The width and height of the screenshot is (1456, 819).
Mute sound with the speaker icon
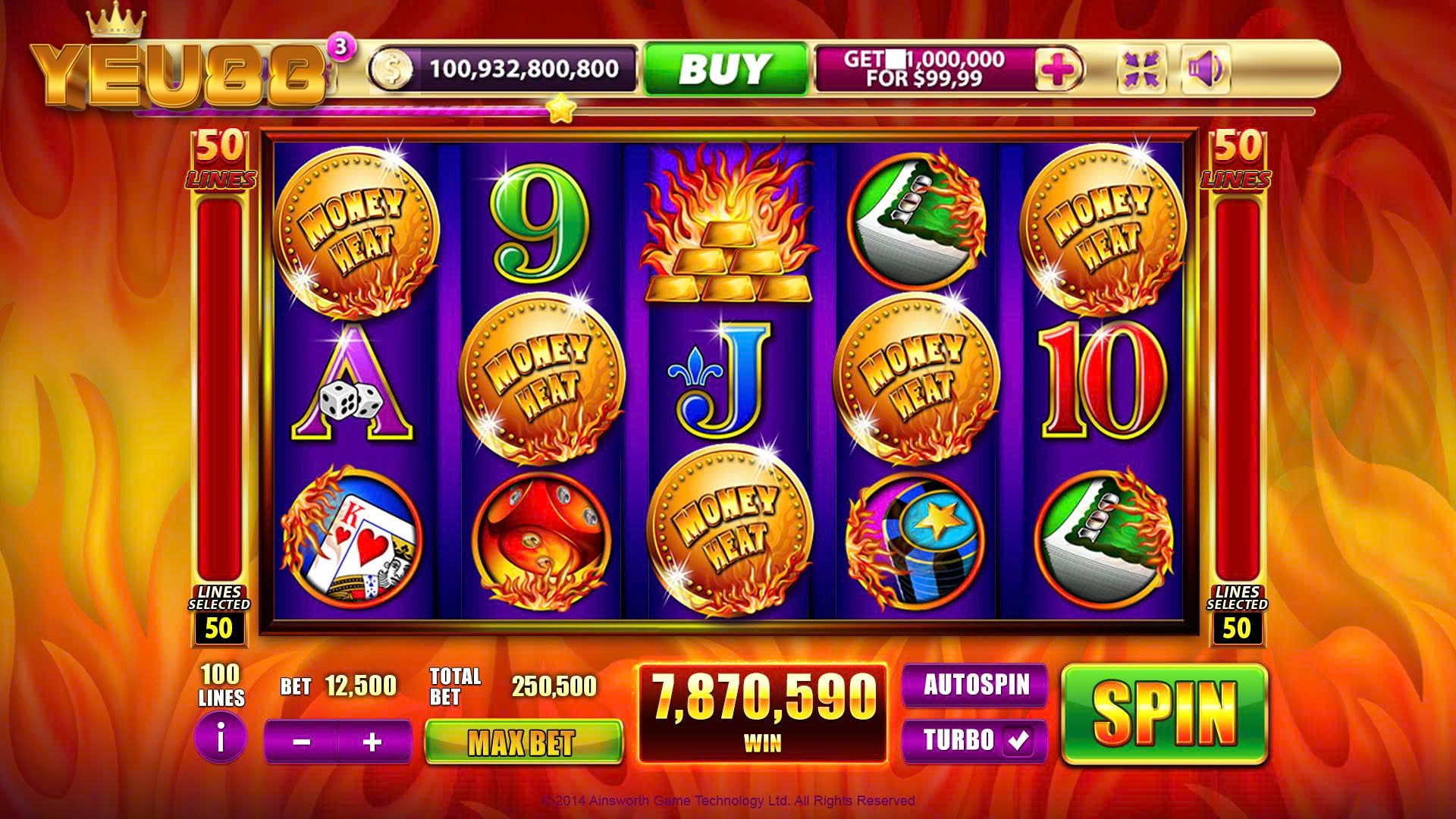[x=1205, y=69]
